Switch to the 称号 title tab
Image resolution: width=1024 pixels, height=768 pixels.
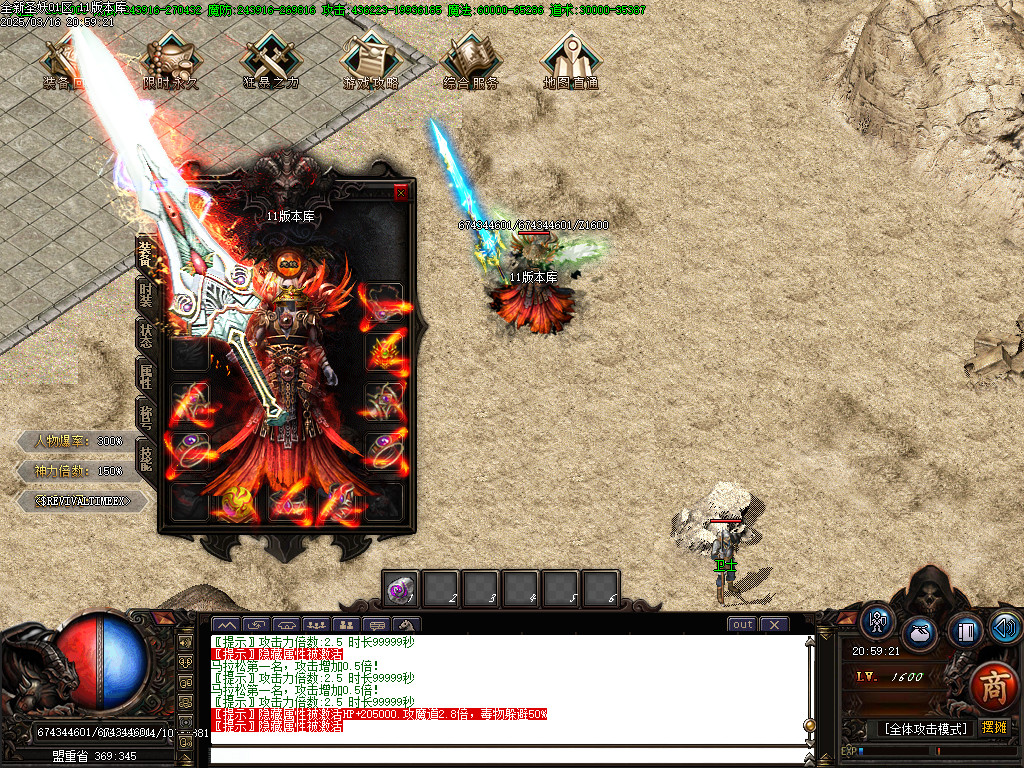146,416
